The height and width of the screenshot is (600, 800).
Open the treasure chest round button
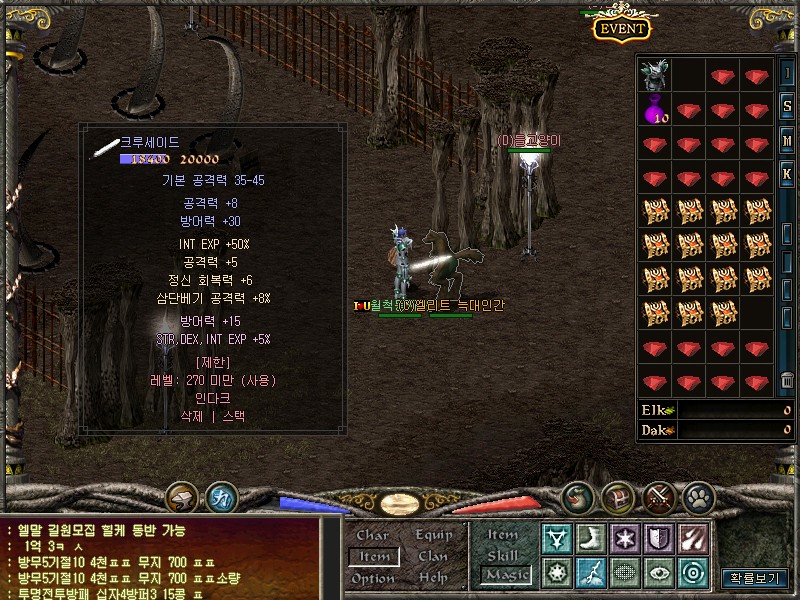(x=617, y=497)
